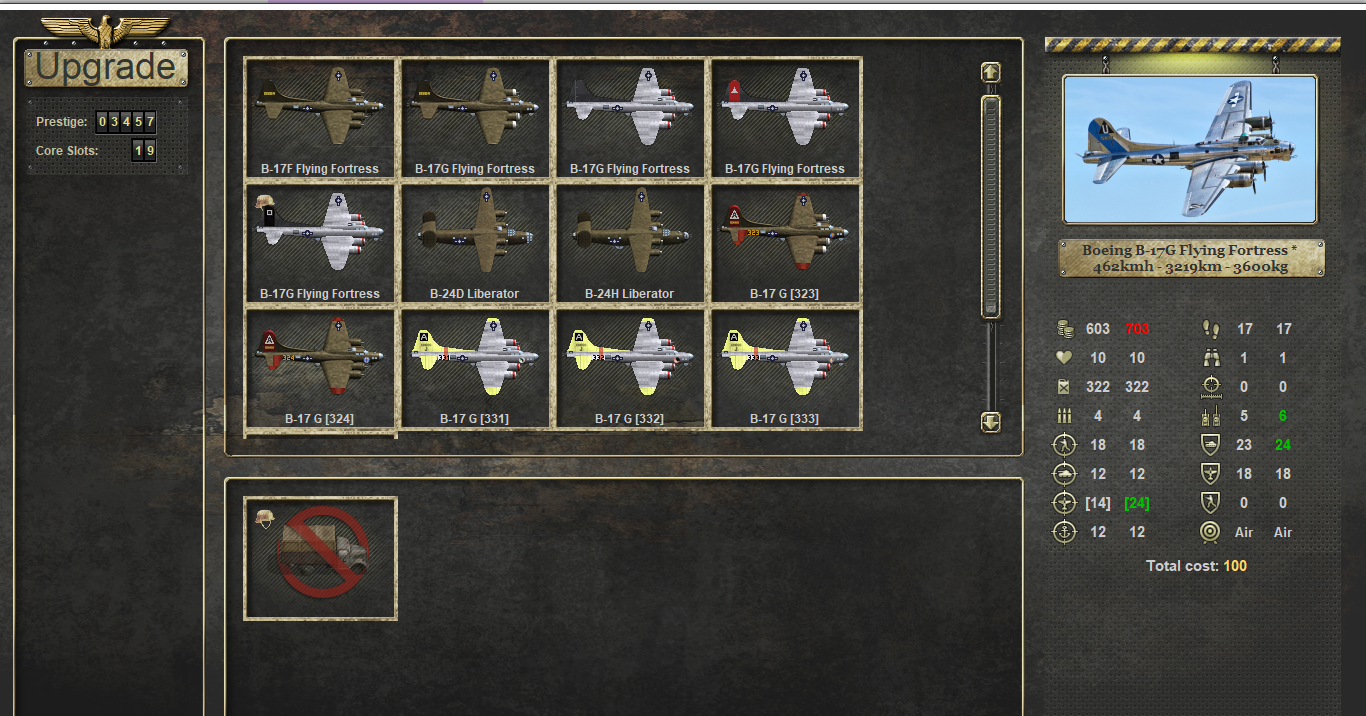
Task: Click the Boeing B-17G photo preview
Action: tap(1190, 149)
